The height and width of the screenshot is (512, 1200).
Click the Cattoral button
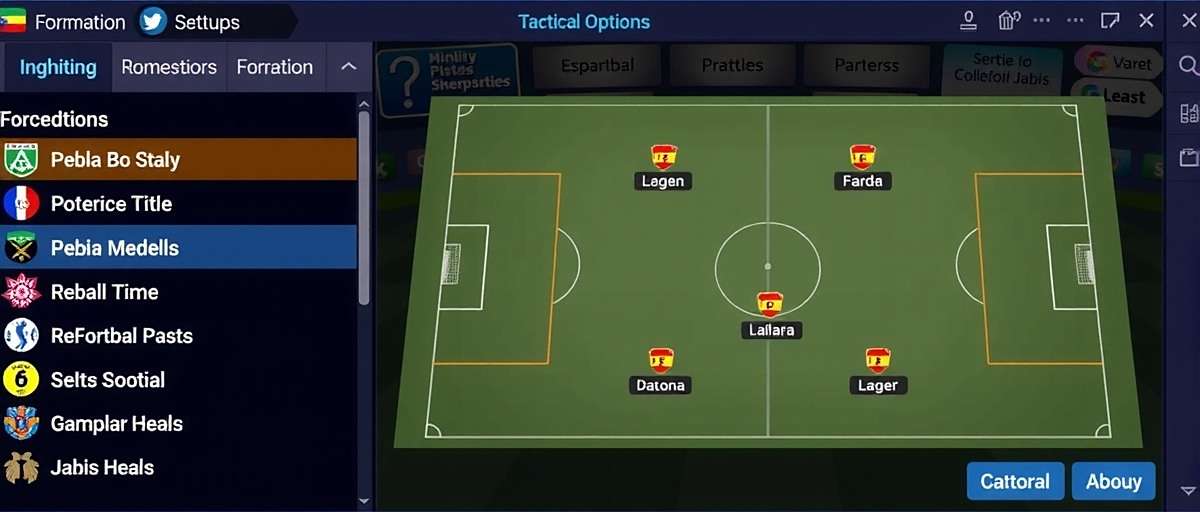[x=1015, y=481]
